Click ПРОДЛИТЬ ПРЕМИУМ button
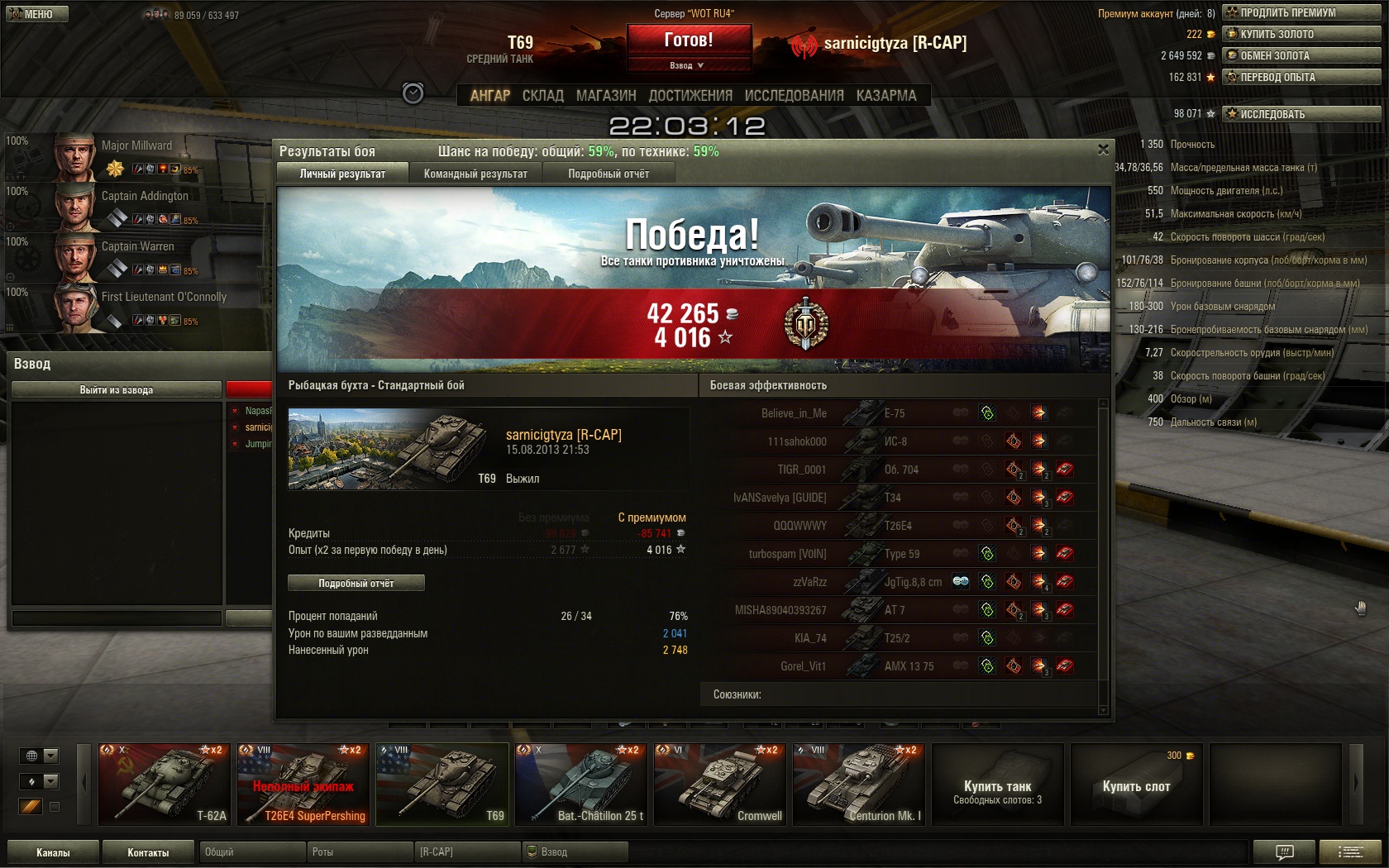 (1301, 12)
